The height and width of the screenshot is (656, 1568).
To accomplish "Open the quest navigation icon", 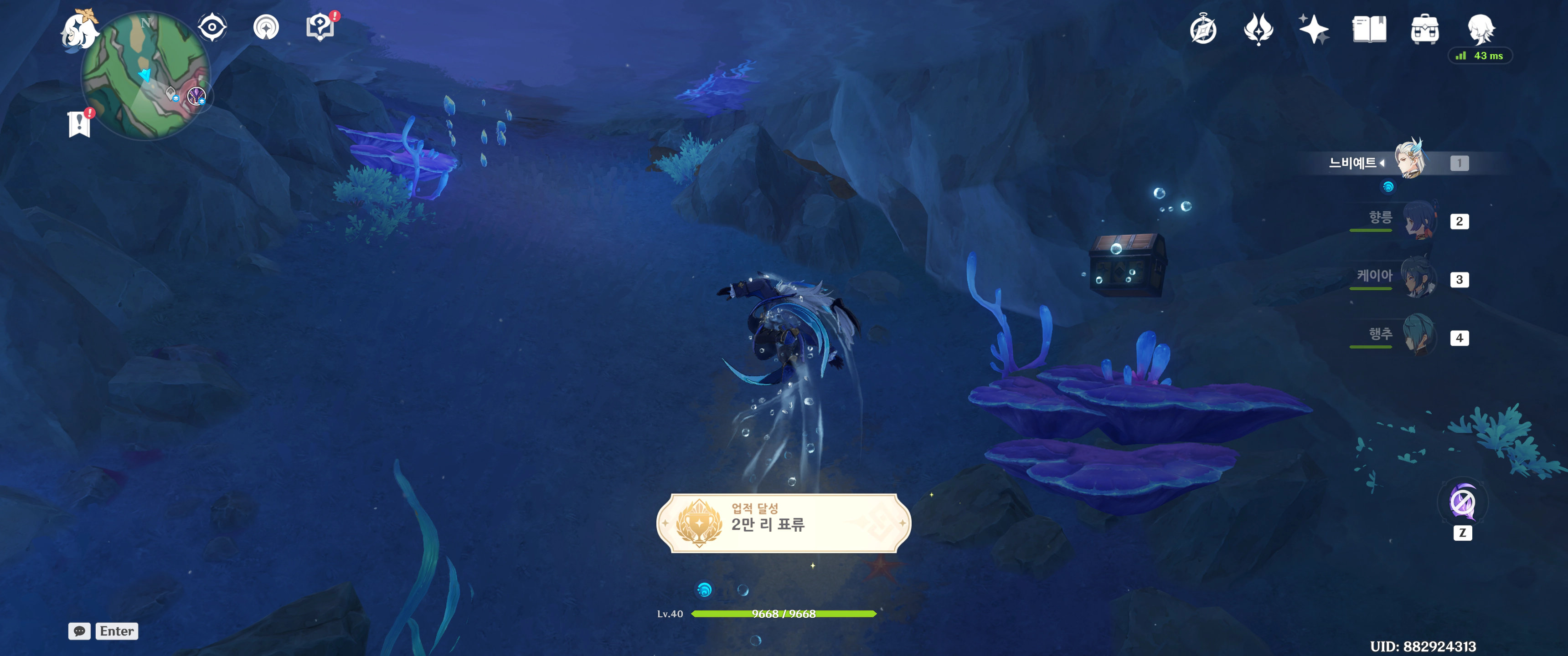I will click(266, 27).
